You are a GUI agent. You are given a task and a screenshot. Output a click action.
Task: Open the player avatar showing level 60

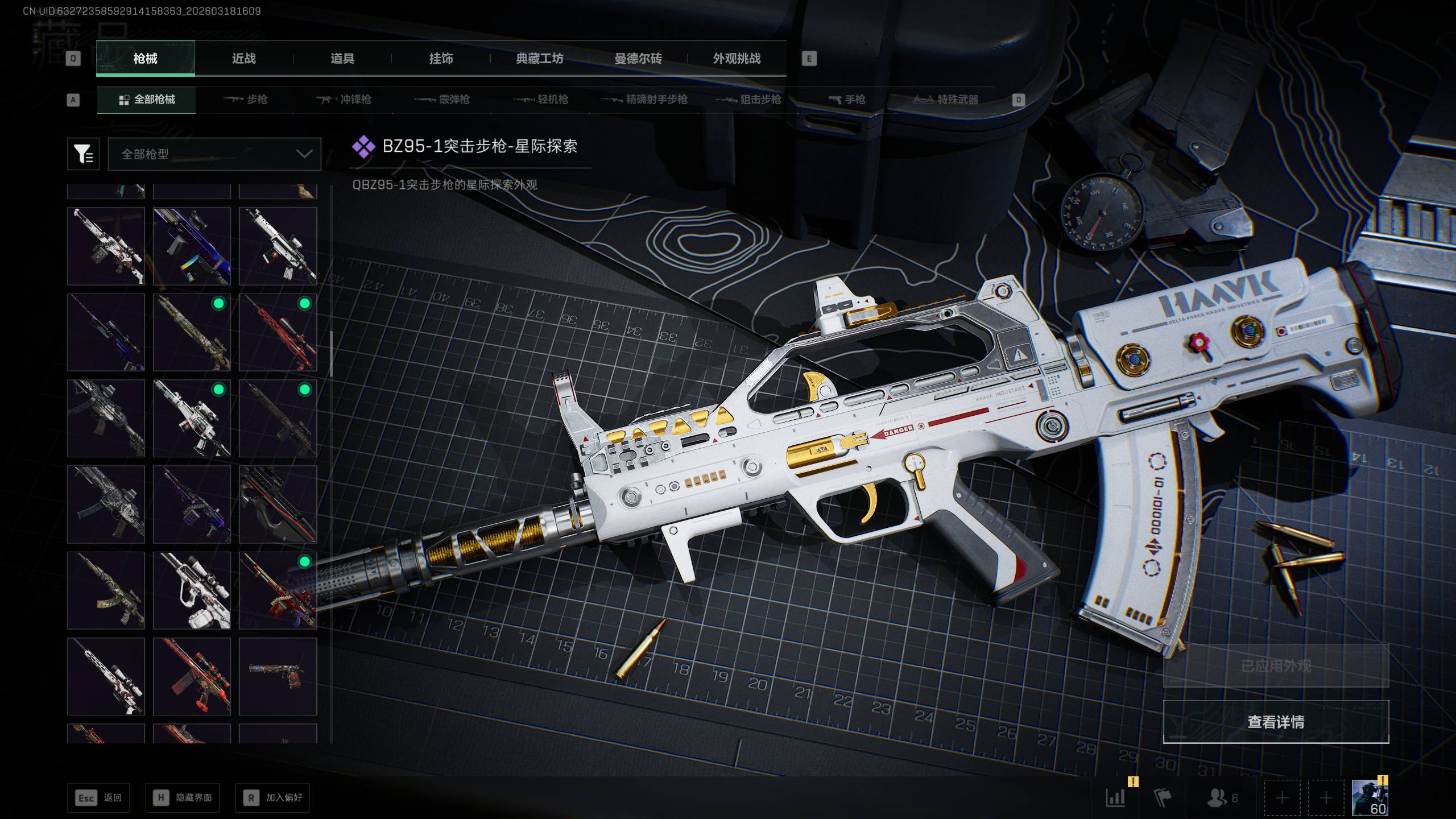coord(1370,798)
